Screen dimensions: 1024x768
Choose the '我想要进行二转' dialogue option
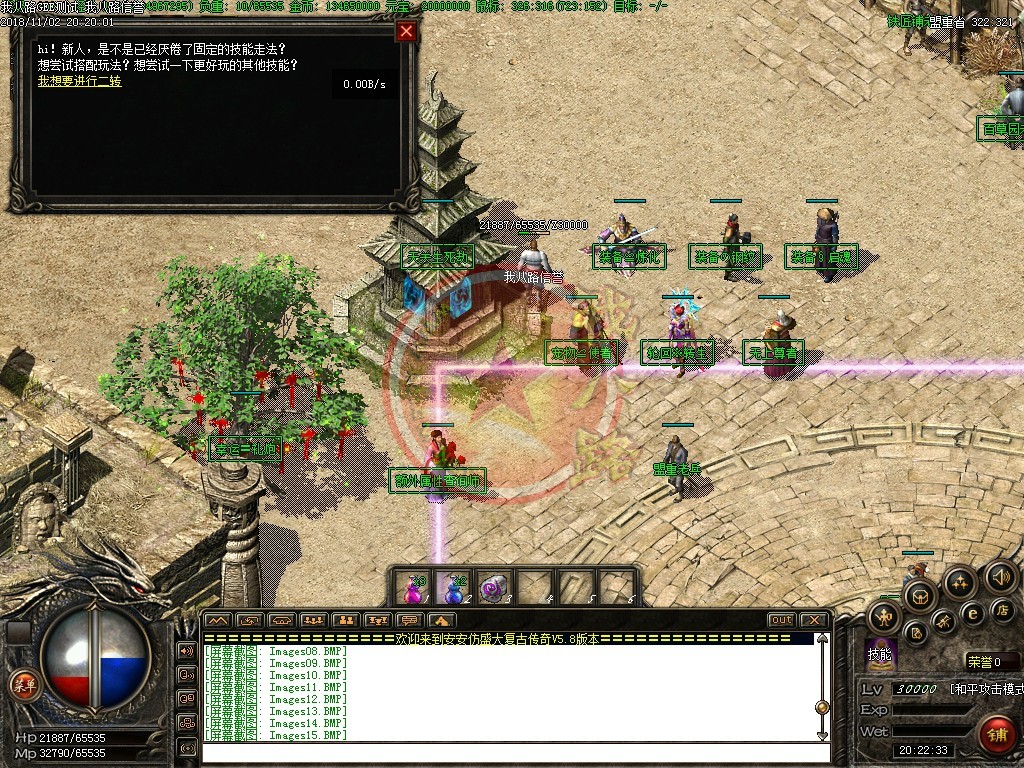pyautogui.click(x=79, y=81)
